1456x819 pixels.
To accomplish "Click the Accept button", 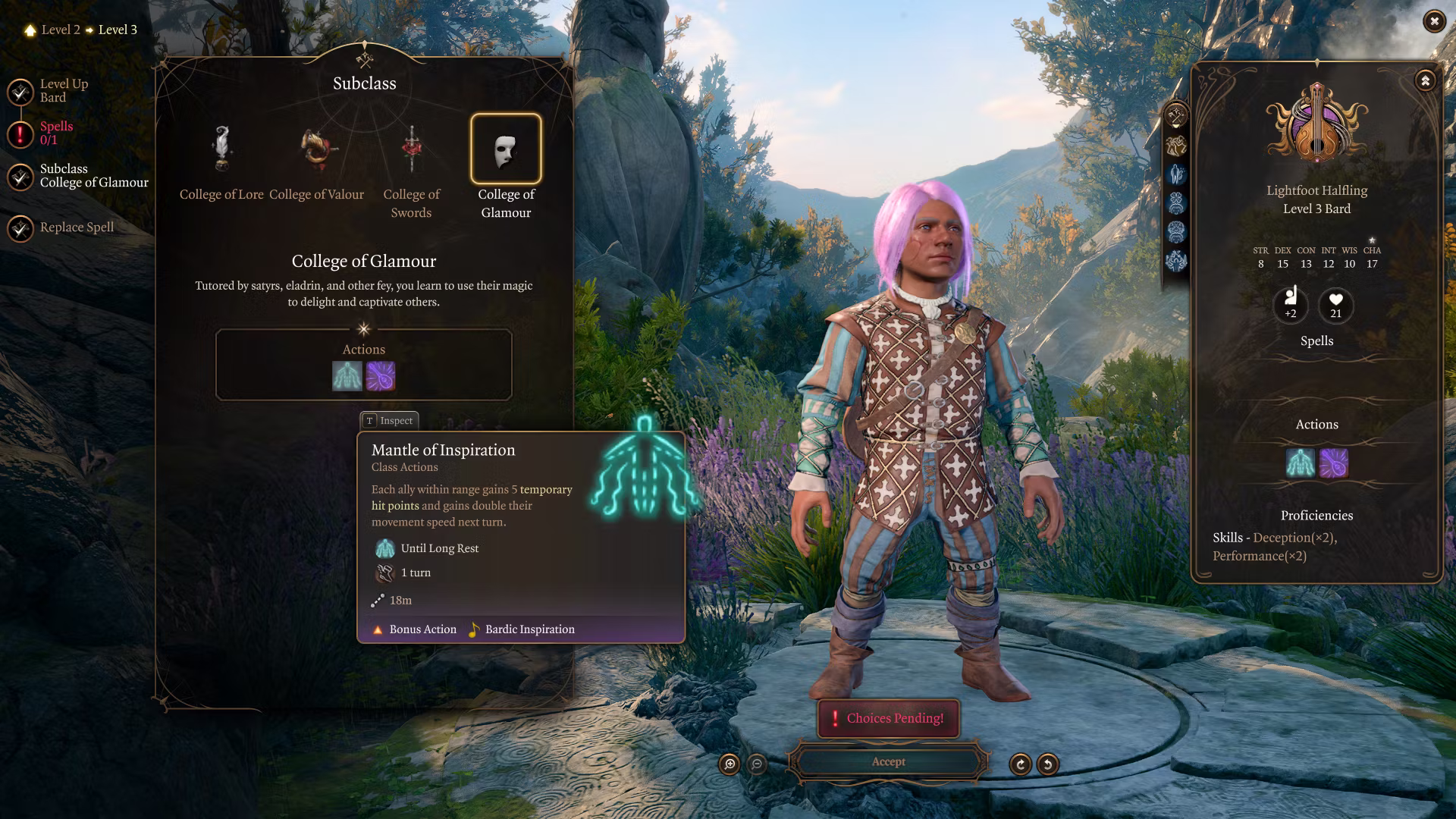I will tap(888, 762).
